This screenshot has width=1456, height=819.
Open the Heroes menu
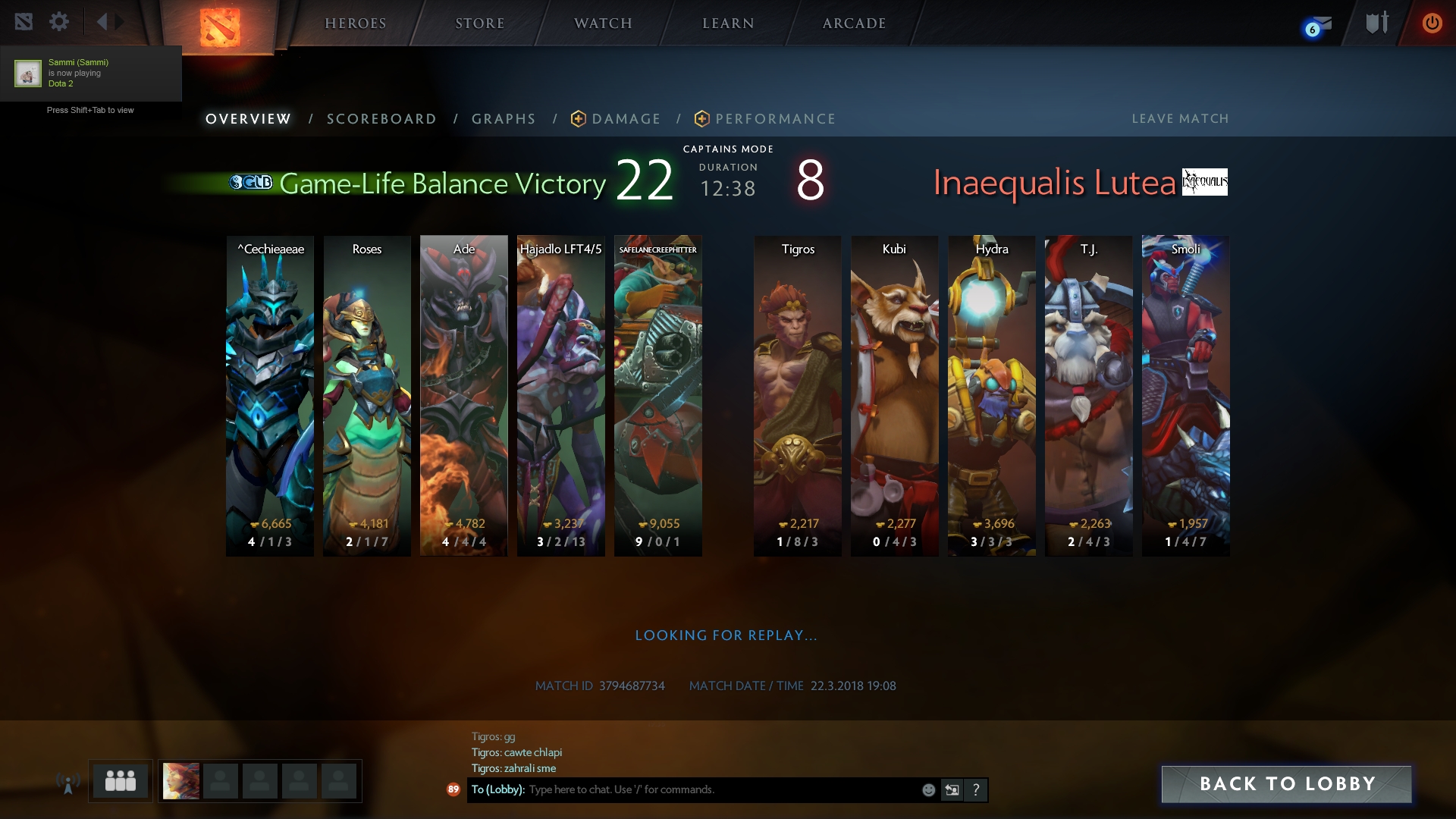[355, 24]
